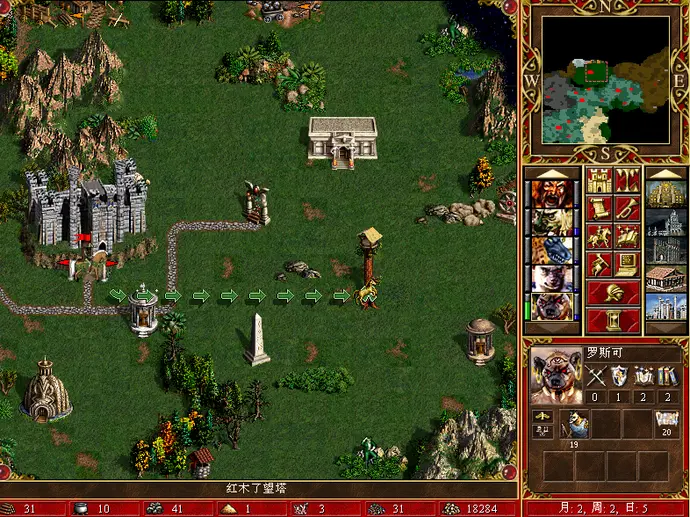Select next hero with helmet button

click(x=614, y=293)
